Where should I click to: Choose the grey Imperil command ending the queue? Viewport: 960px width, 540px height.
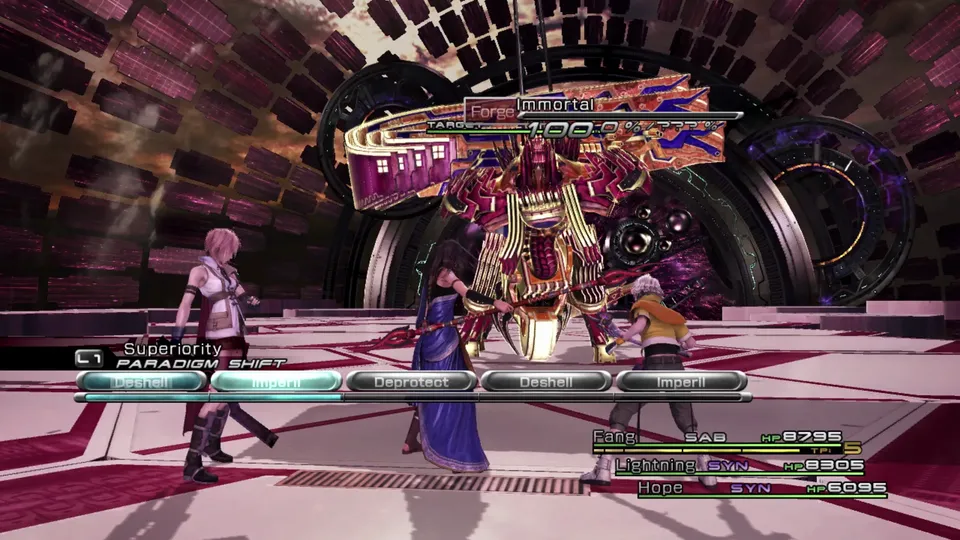pyautogui.click(x=681, y=381)
